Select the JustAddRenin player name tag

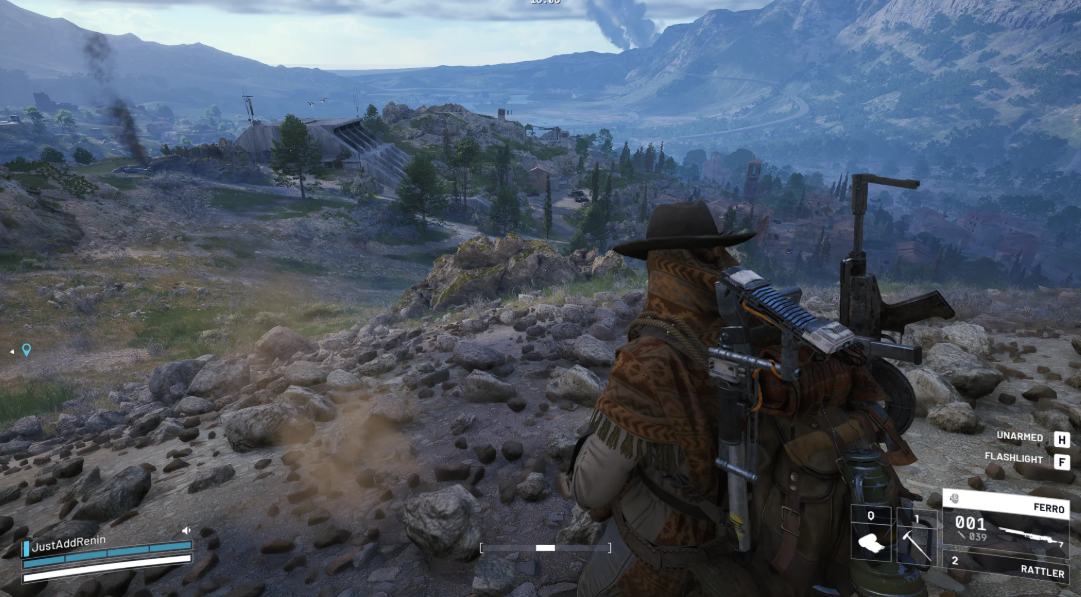70,546
